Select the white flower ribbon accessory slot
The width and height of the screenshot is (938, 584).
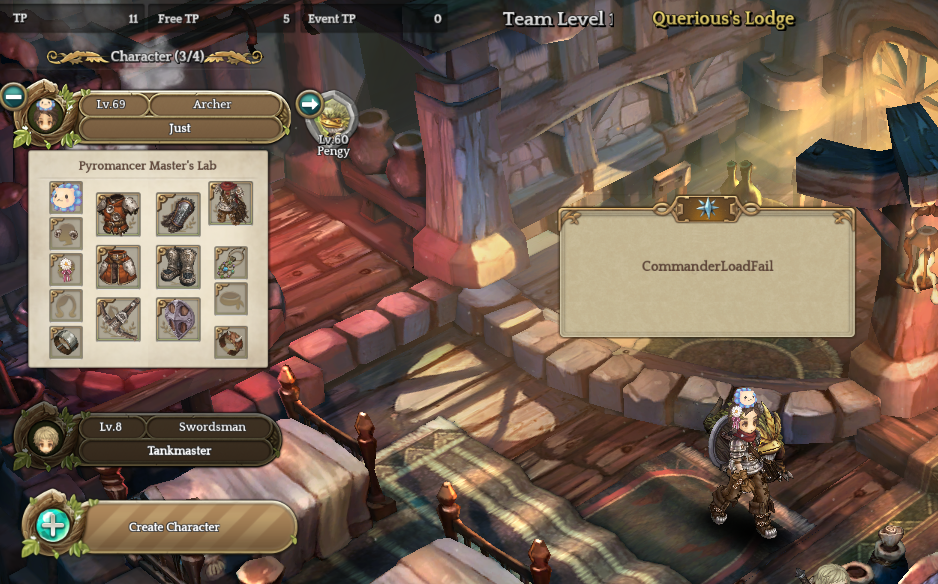66,268
